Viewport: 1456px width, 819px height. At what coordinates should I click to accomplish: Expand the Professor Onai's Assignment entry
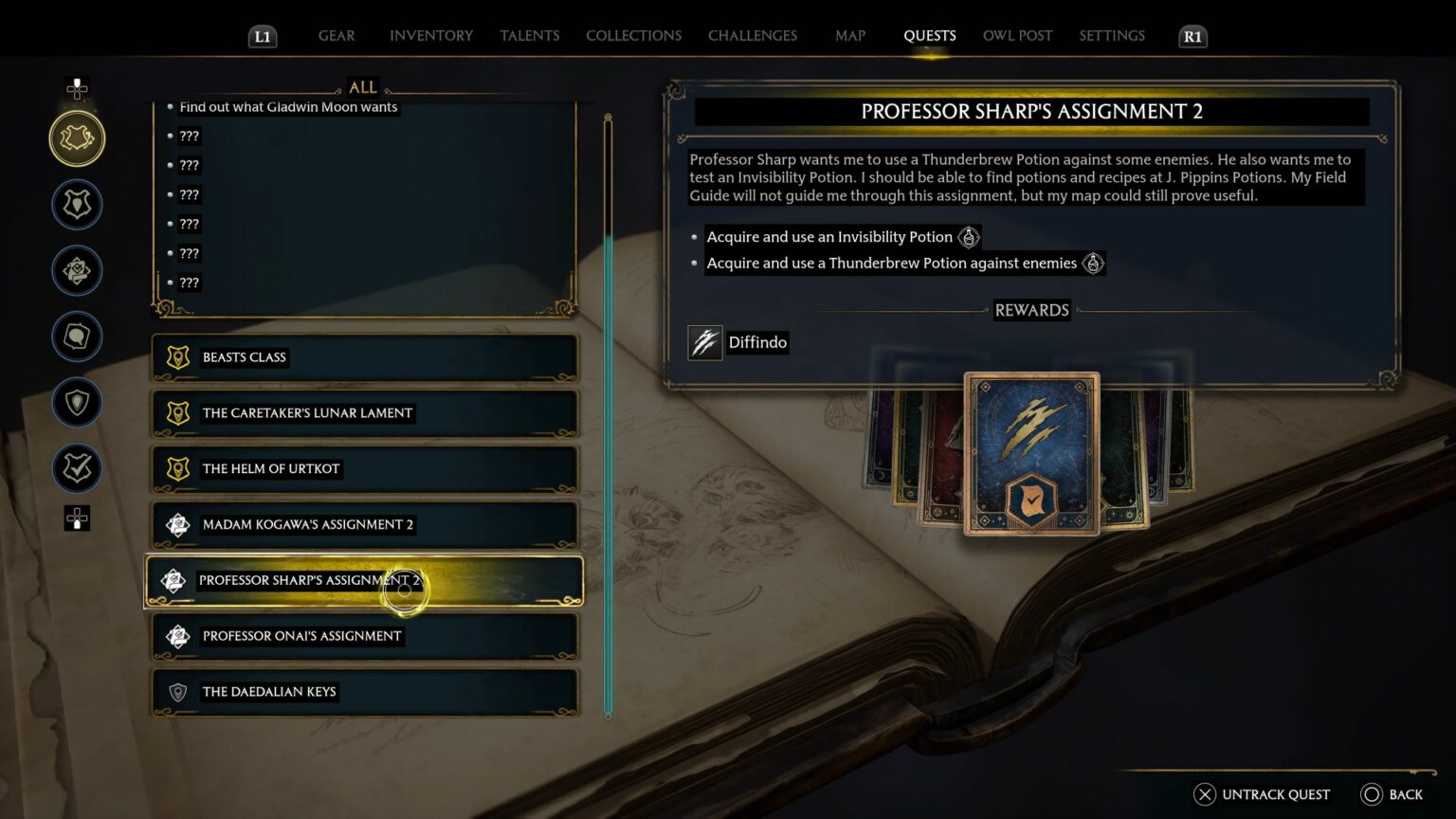click(x=363, y=636)
